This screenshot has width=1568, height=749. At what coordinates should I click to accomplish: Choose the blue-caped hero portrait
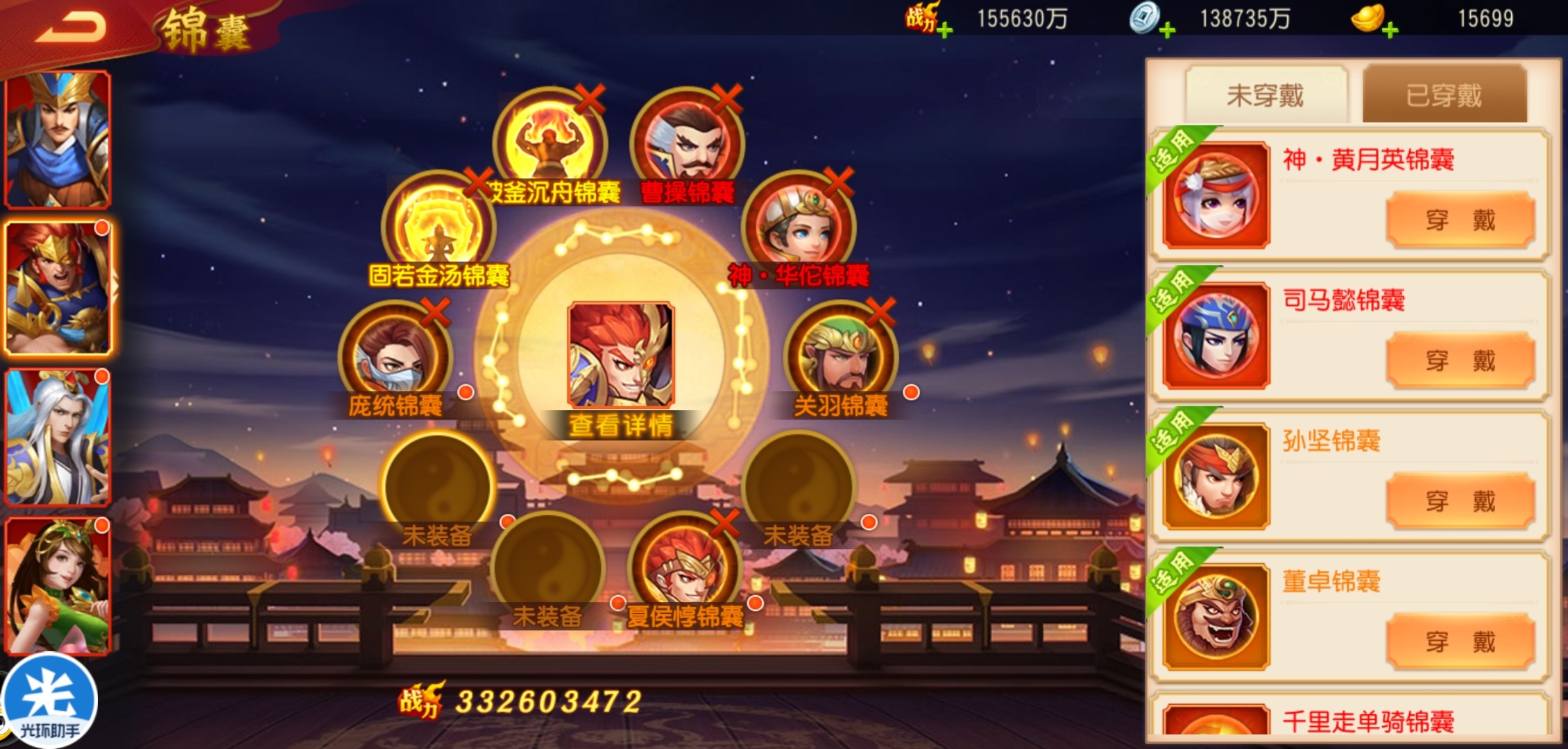click(58, 139)
